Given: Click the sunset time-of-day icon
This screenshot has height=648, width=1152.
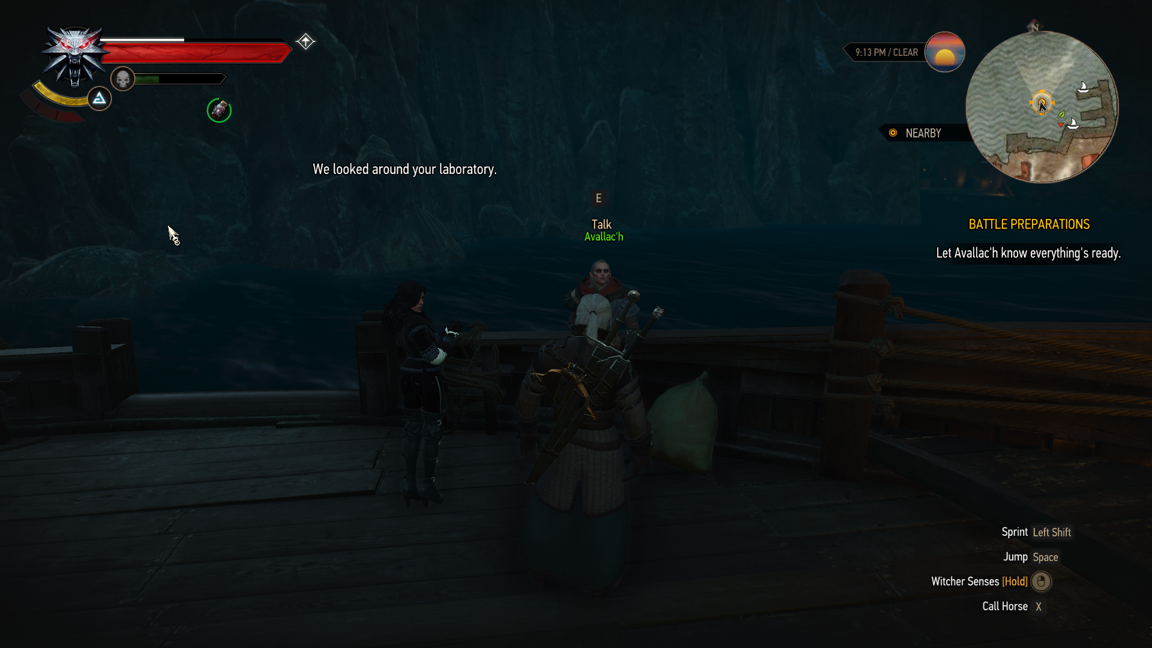Looking at the screenshot, I should point(944,52).
